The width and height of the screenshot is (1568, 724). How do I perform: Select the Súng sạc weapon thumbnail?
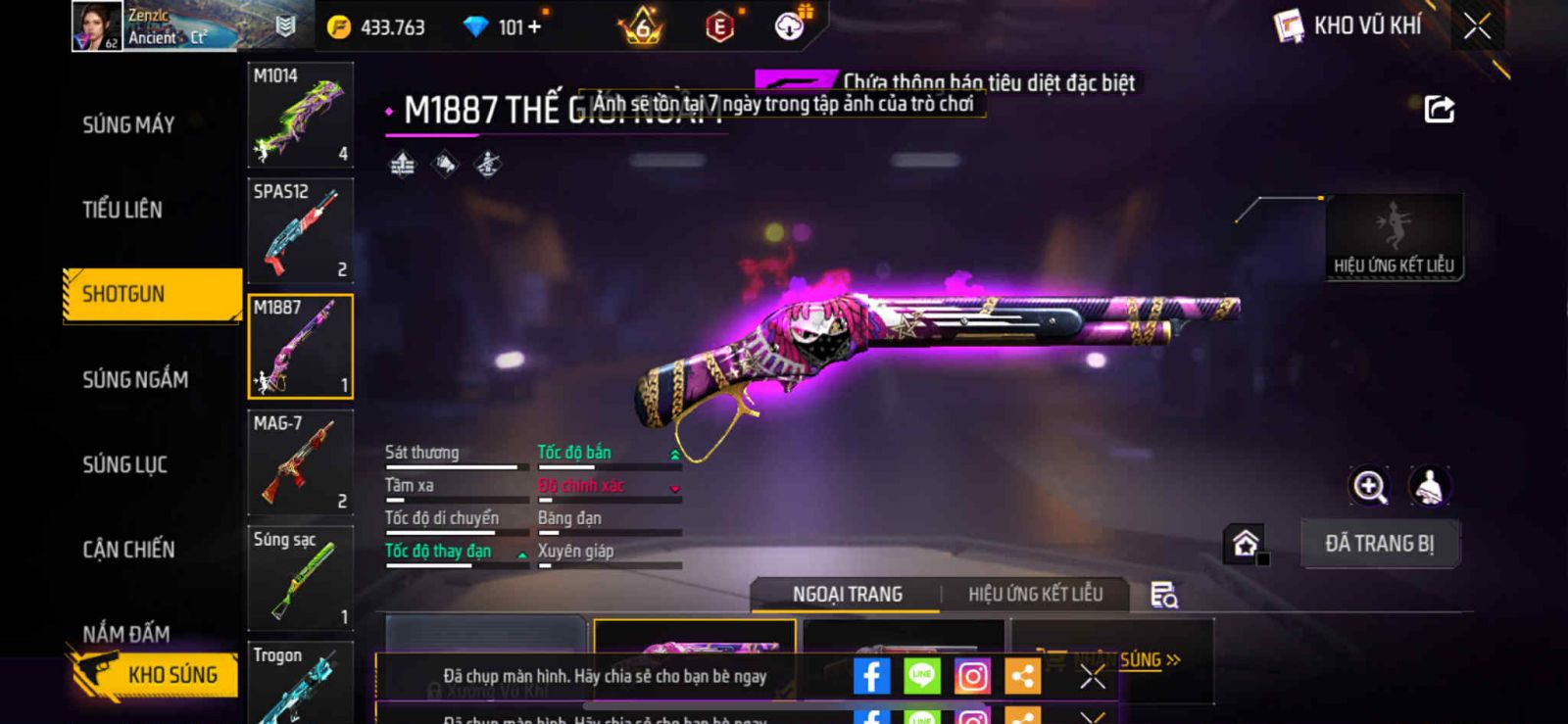pyautogui.click(x=300, y=578)
